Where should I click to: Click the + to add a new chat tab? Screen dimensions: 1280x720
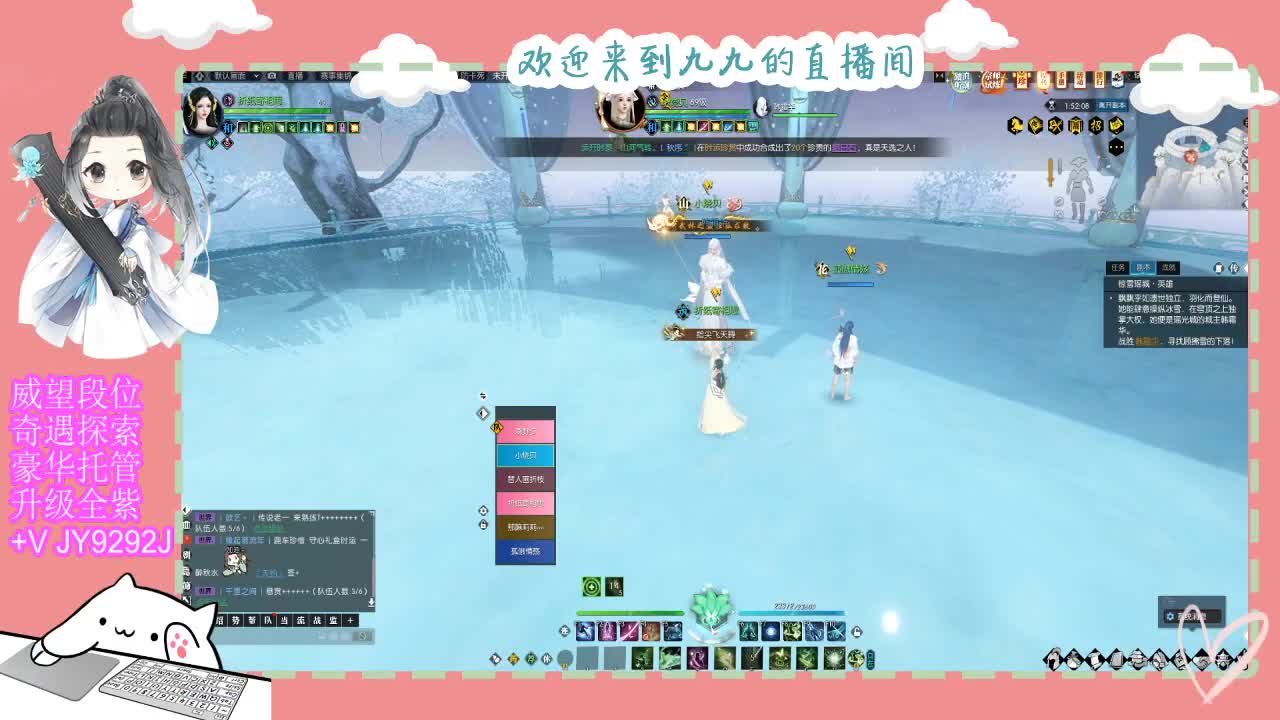pos(350,620)
